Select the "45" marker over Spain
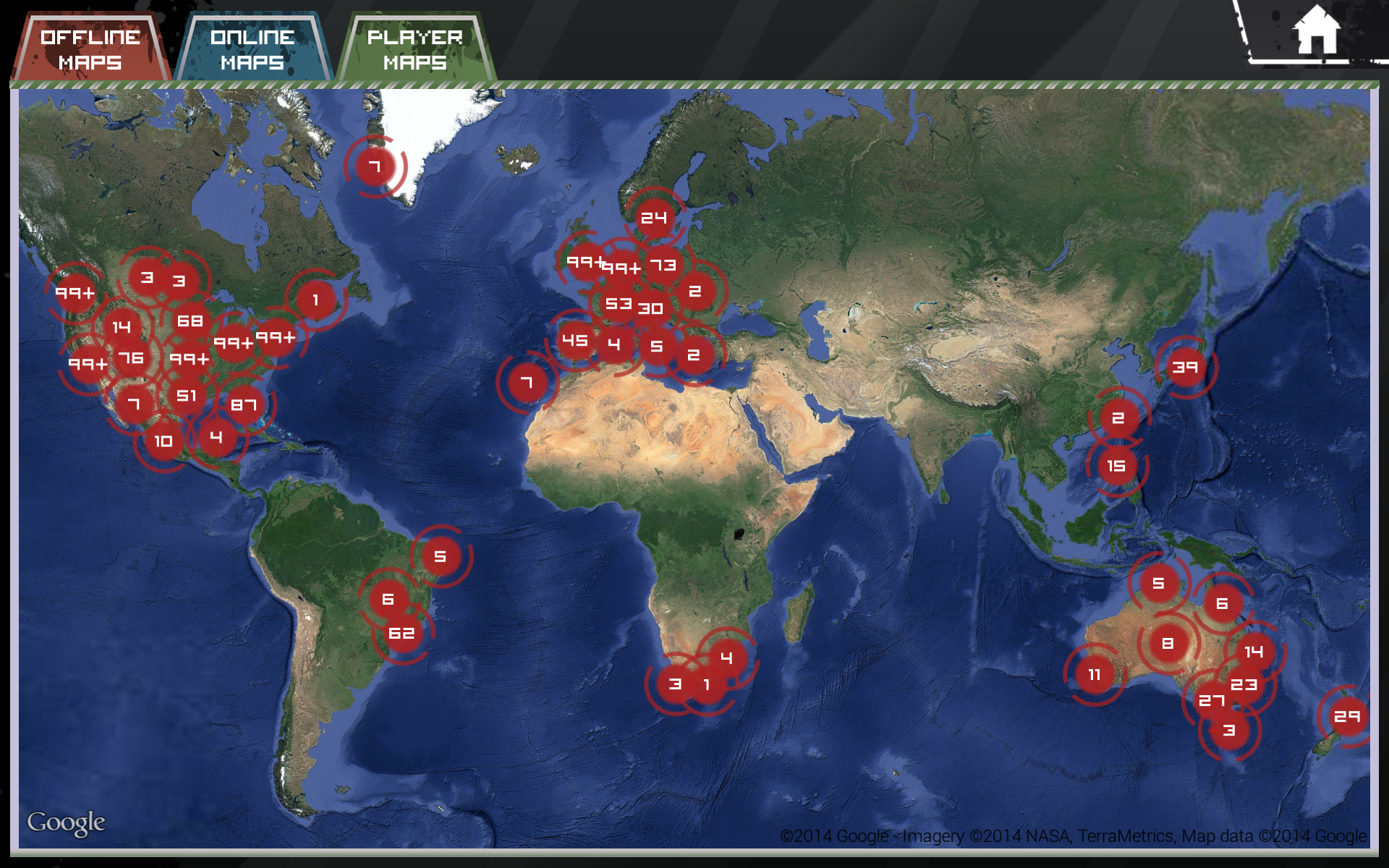The height and width of the screenshot is (868, 1389). coord(574,339)
